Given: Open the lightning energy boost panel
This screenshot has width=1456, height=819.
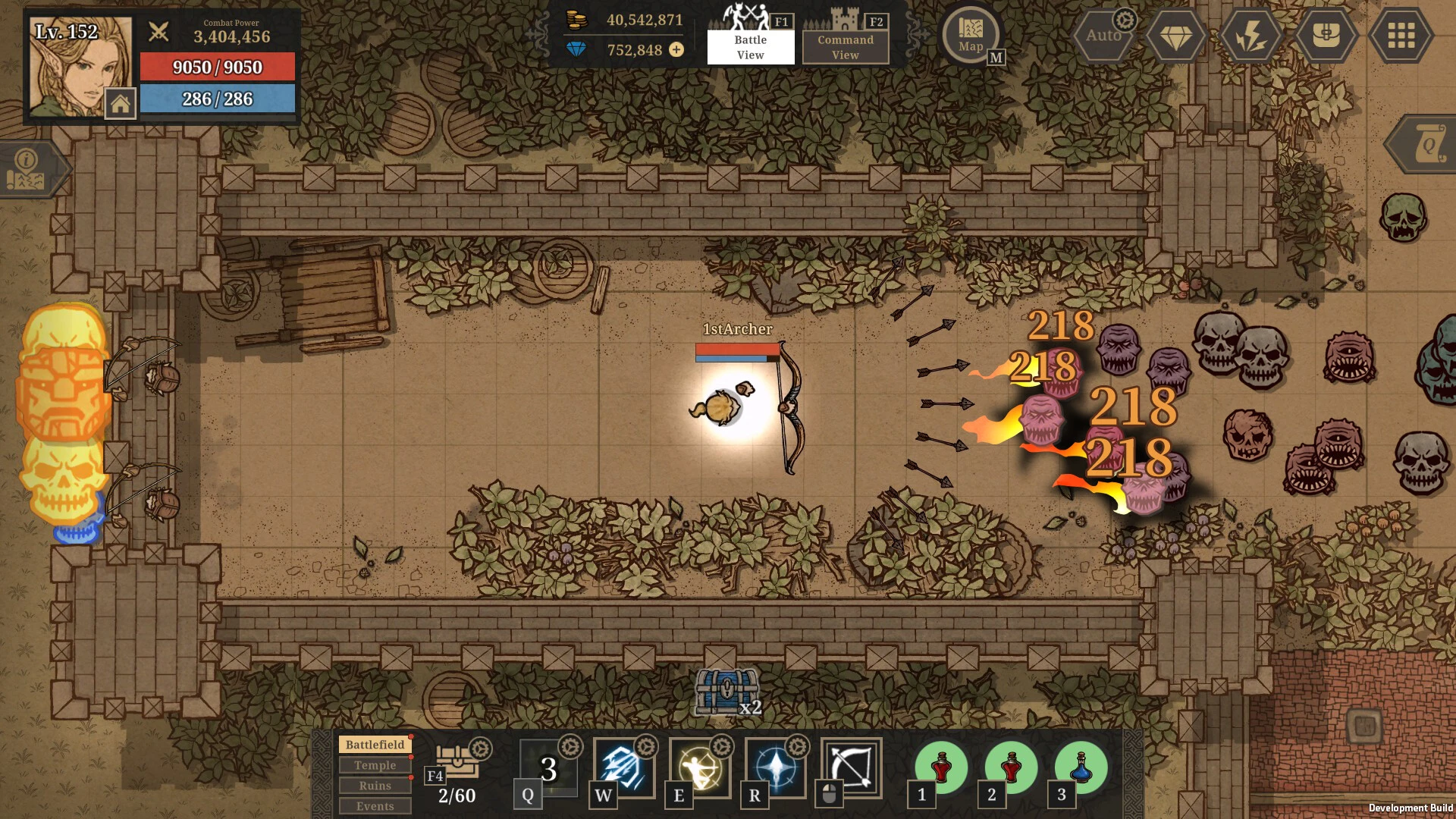Looking at the screenshot, I should pyautogui.click(x=1251, y=35).
